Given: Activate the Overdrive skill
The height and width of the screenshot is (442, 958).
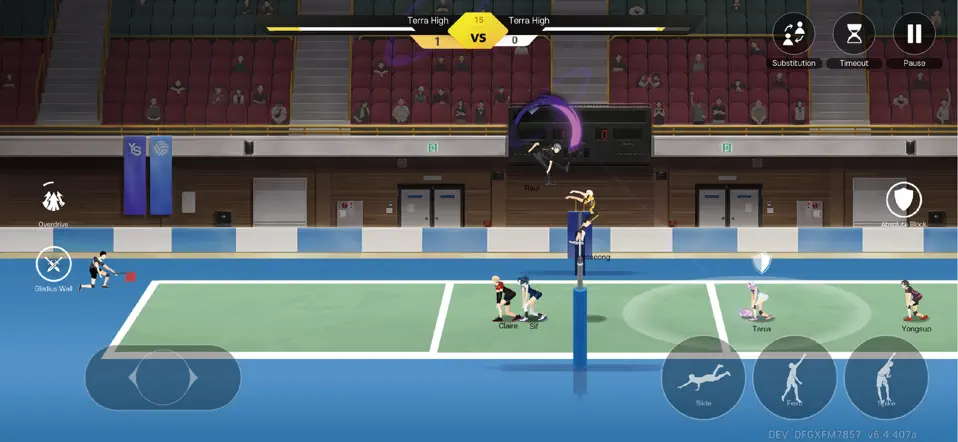Looking at the screenshot, I should (53, 198).
